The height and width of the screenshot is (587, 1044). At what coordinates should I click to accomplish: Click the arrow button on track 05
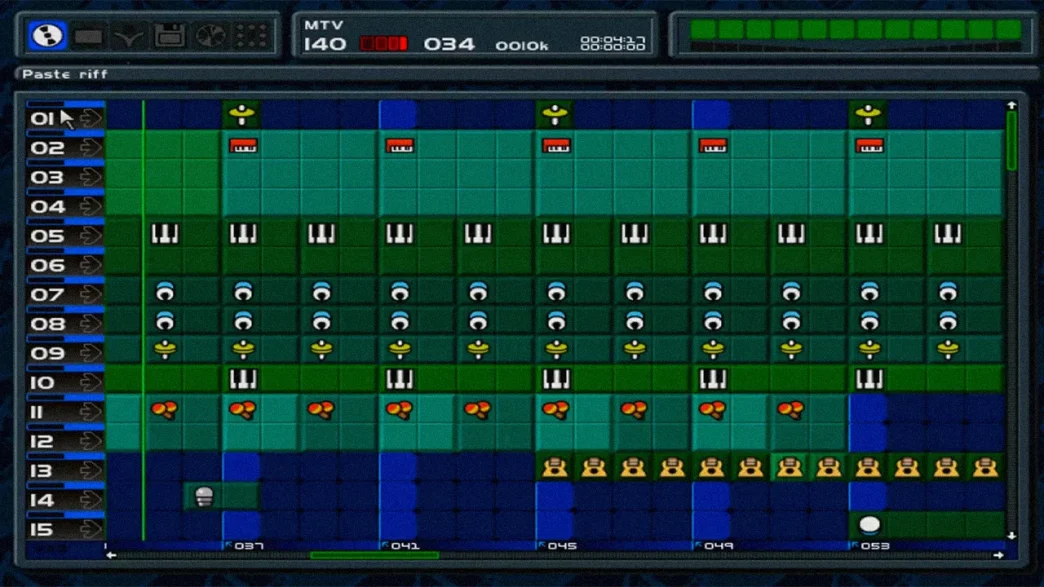pyautogui.click(x=91, y=236)
